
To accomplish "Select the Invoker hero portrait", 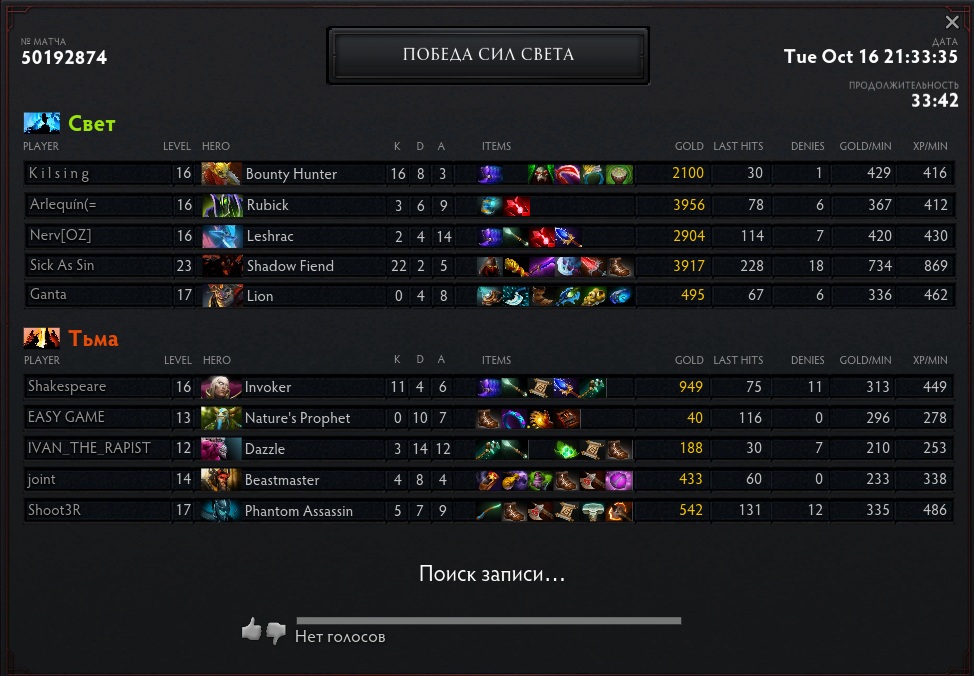I will coord(221,388).
